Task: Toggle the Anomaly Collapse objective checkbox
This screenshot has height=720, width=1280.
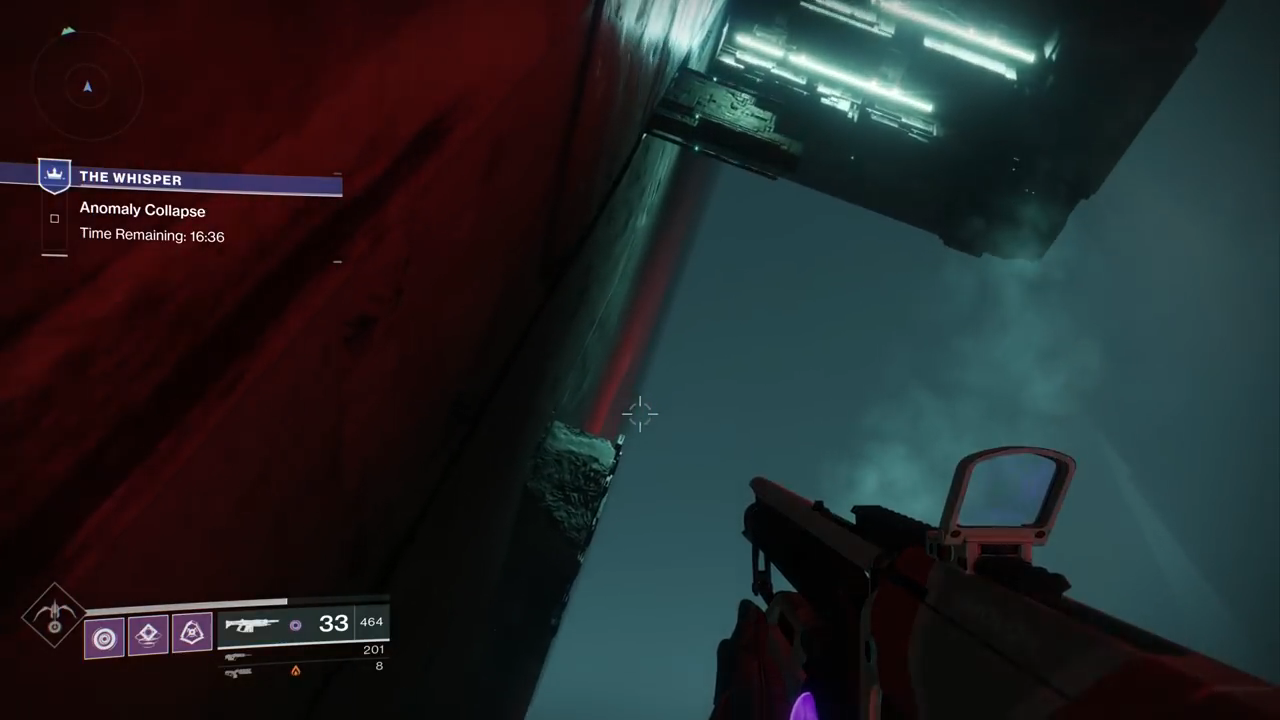Action: pyautogui.click(x=54, y=218)
